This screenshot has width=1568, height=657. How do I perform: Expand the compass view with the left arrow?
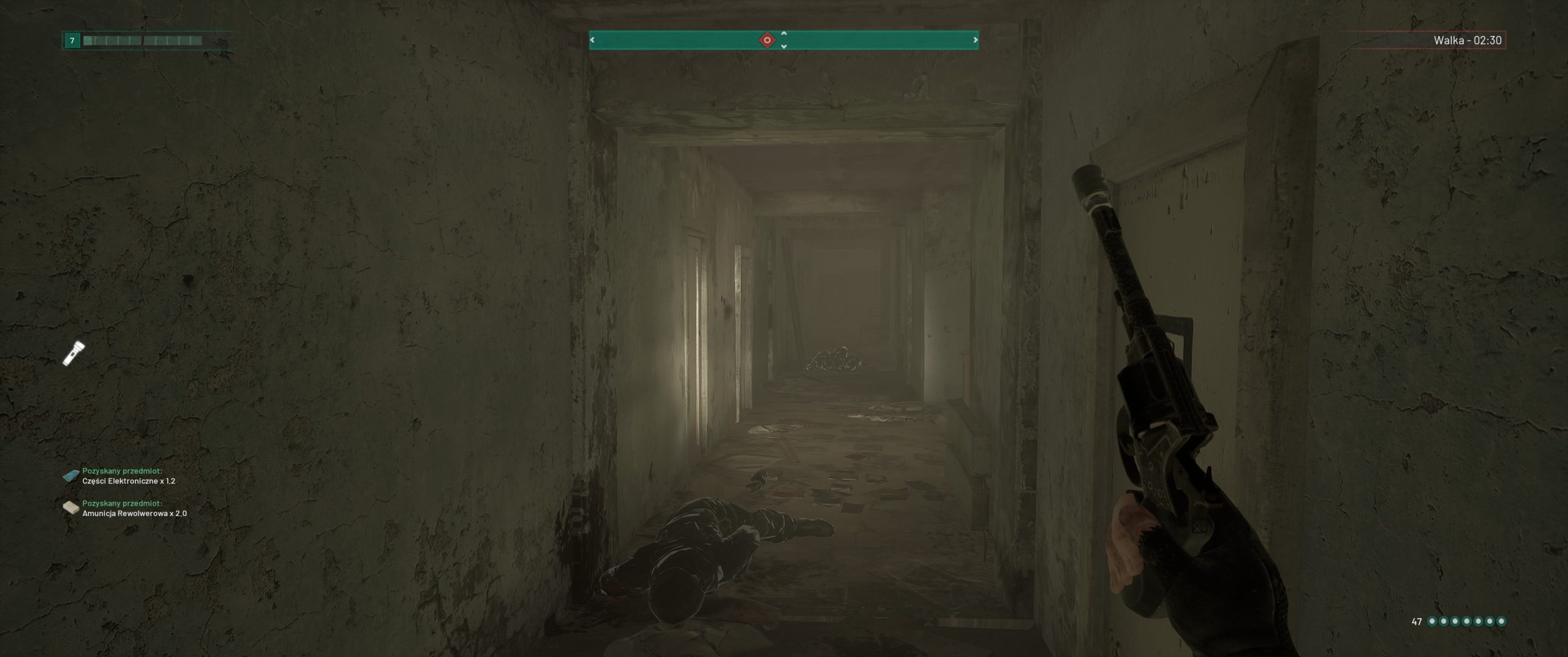pos(592,39)
